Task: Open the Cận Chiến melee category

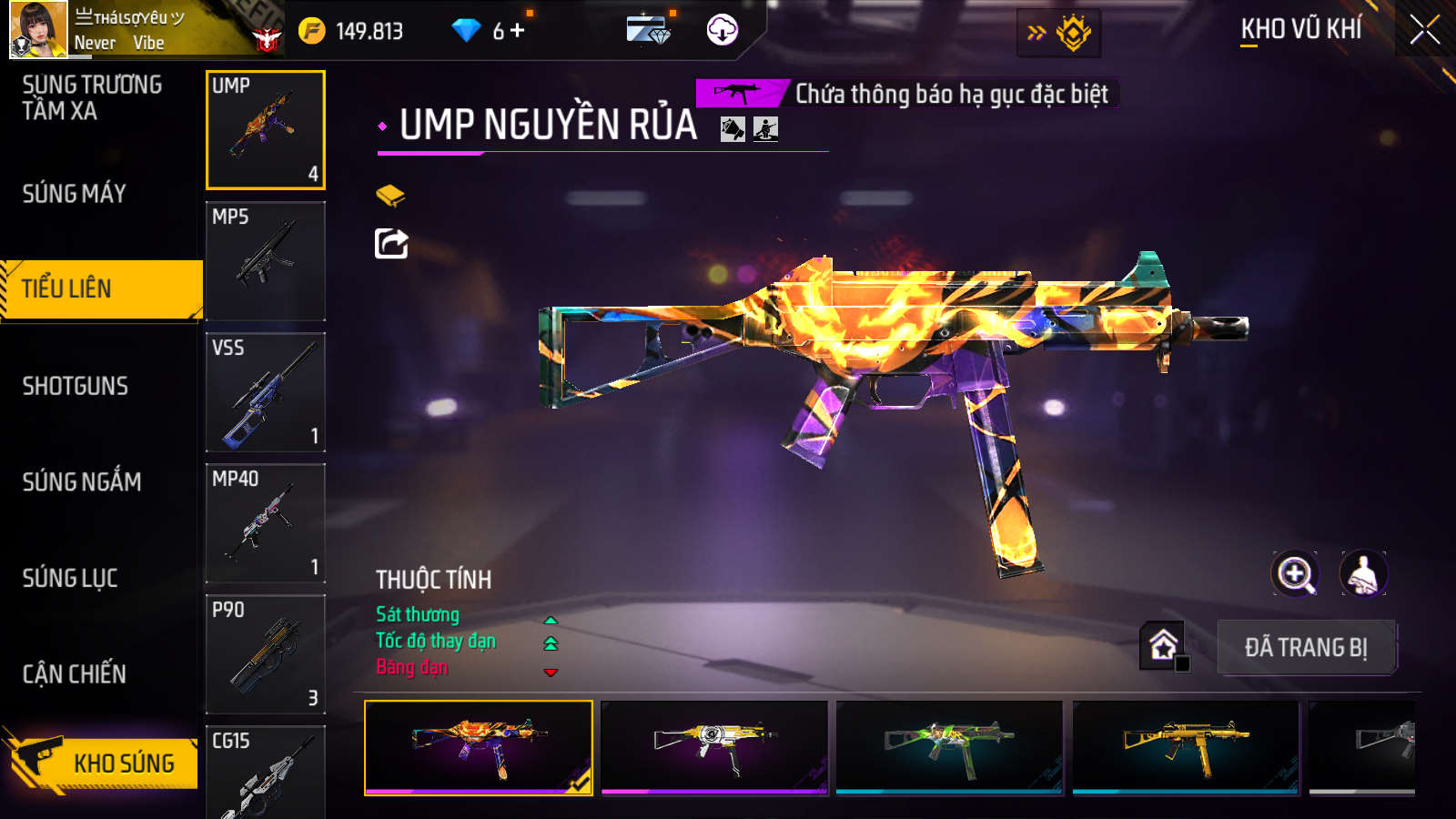Action: 75,674
